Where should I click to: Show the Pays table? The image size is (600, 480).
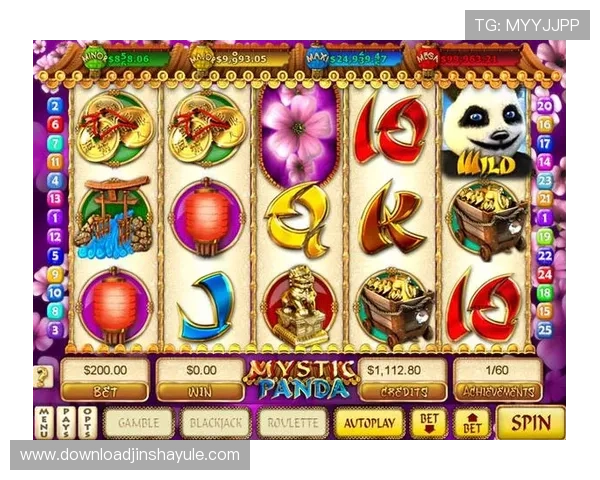point(65,423)
